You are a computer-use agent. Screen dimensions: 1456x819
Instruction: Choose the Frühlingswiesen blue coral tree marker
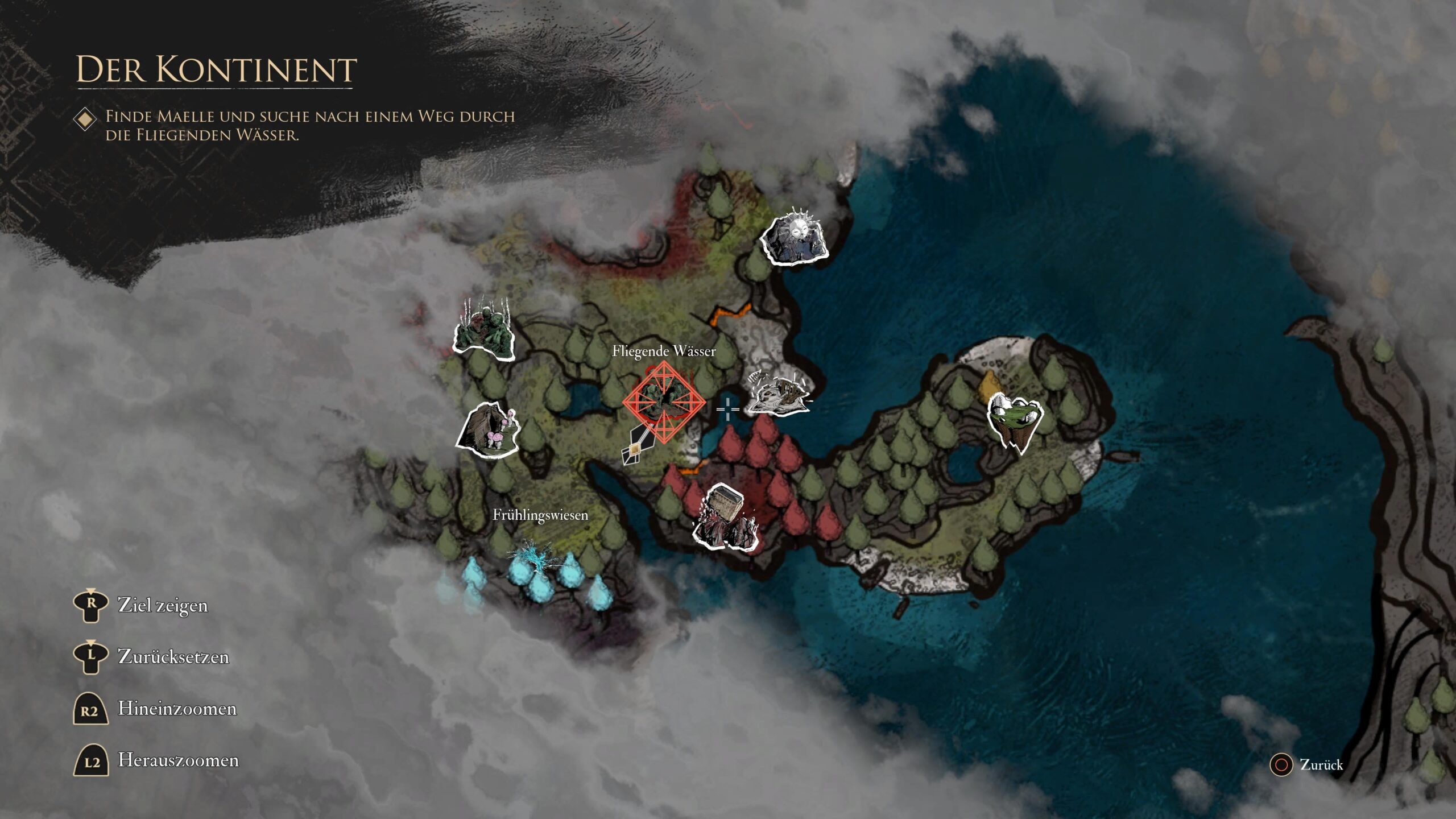[532, 563]
